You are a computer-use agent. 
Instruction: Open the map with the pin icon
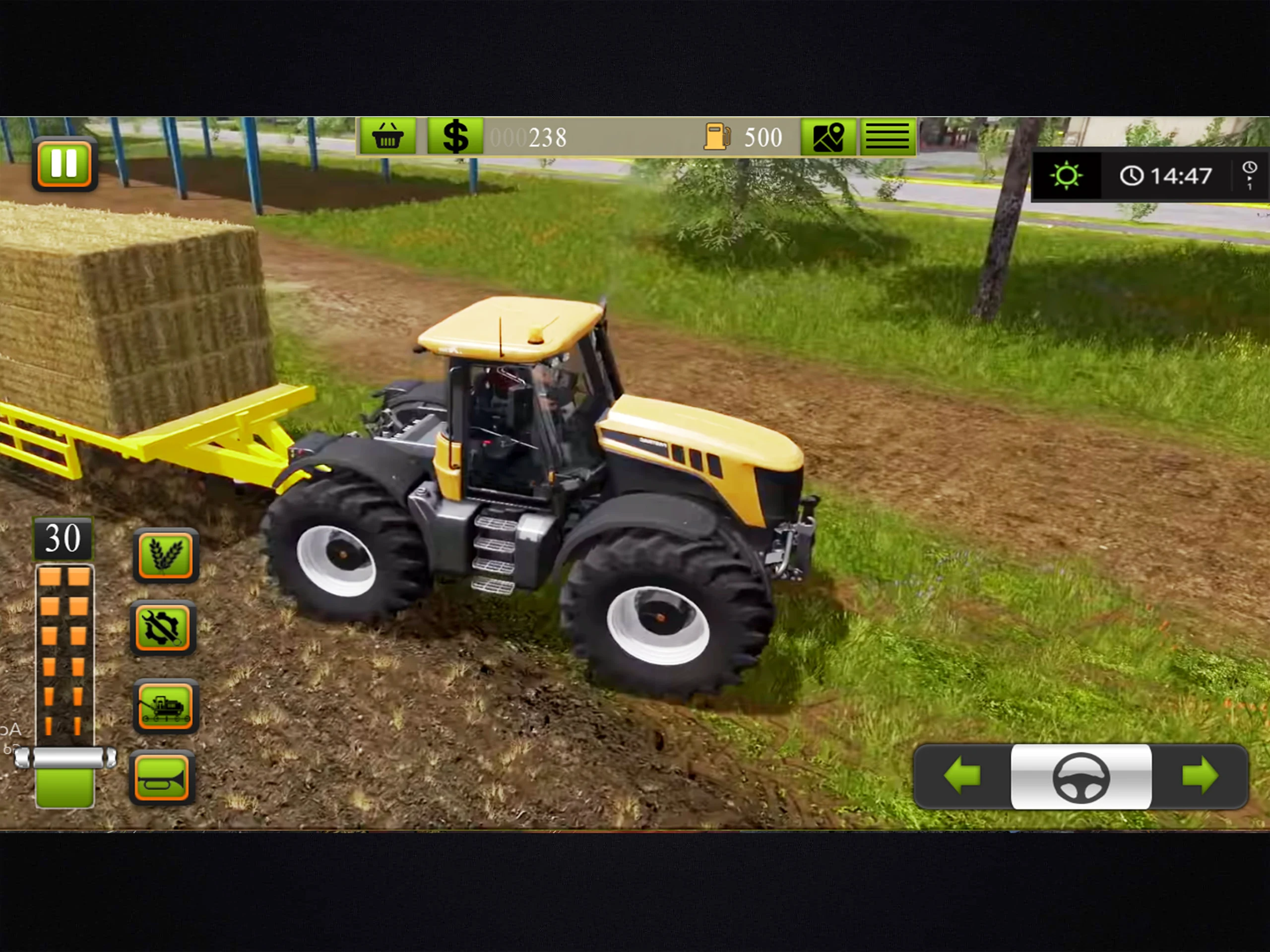(x=828, y=136)
